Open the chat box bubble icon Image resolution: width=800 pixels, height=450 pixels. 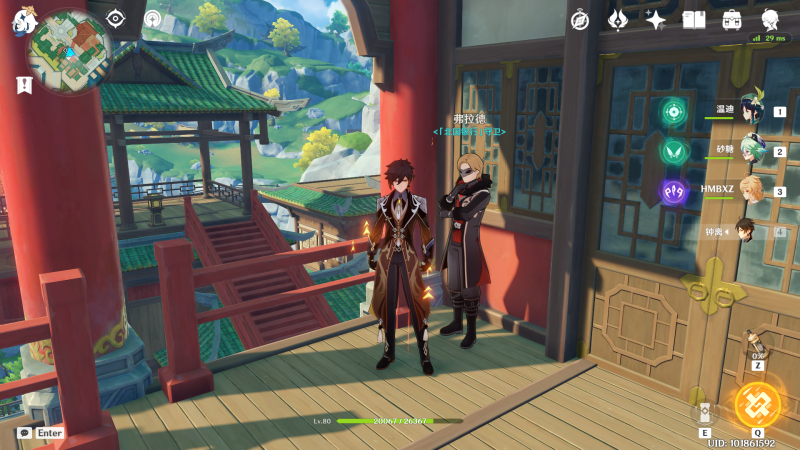[x=24, y=433]
